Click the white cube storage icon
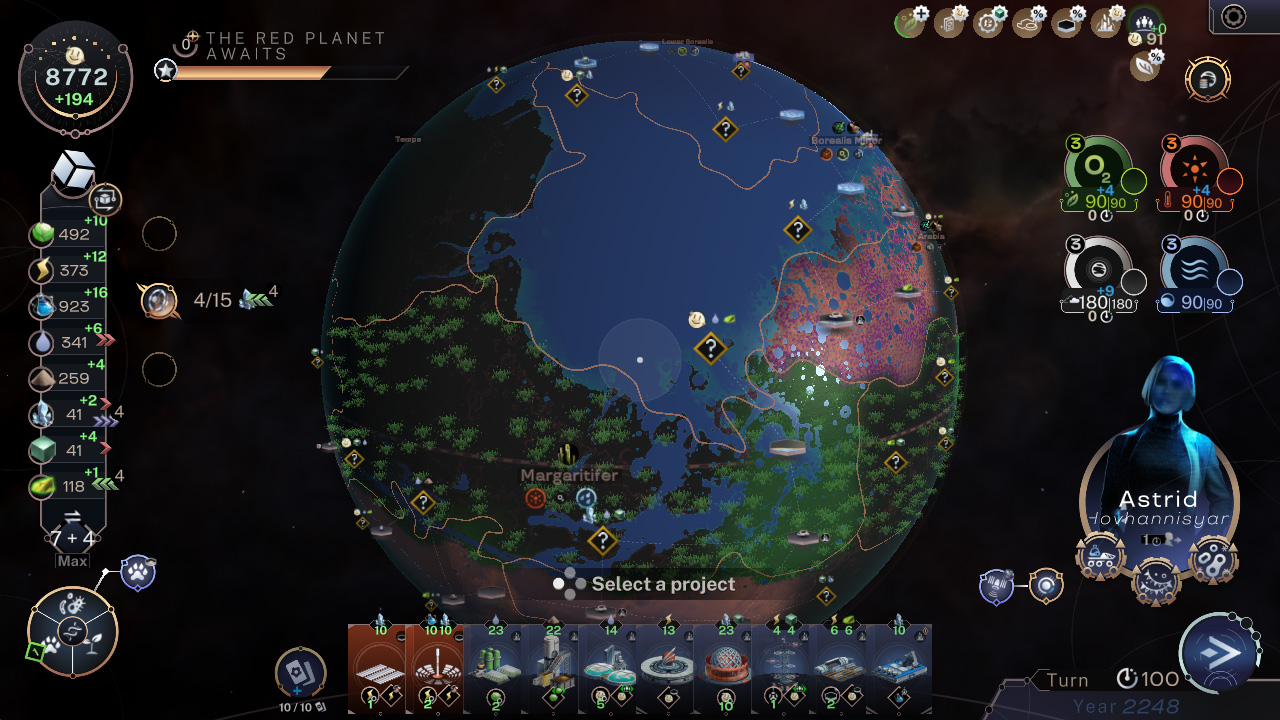 (73, 173)
